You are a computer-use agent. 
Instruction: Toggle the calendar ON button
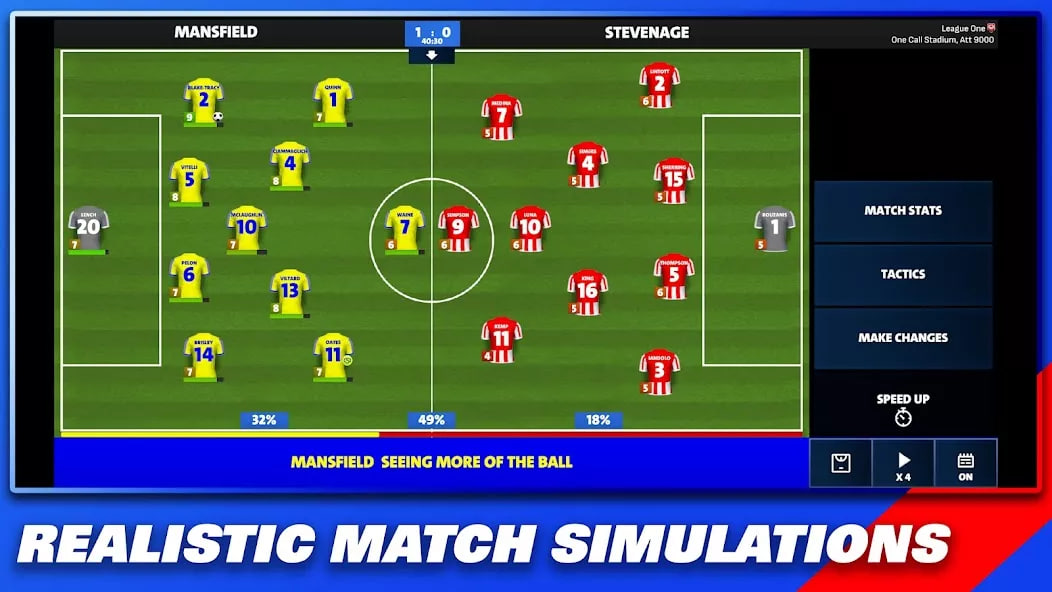point(965,463)
